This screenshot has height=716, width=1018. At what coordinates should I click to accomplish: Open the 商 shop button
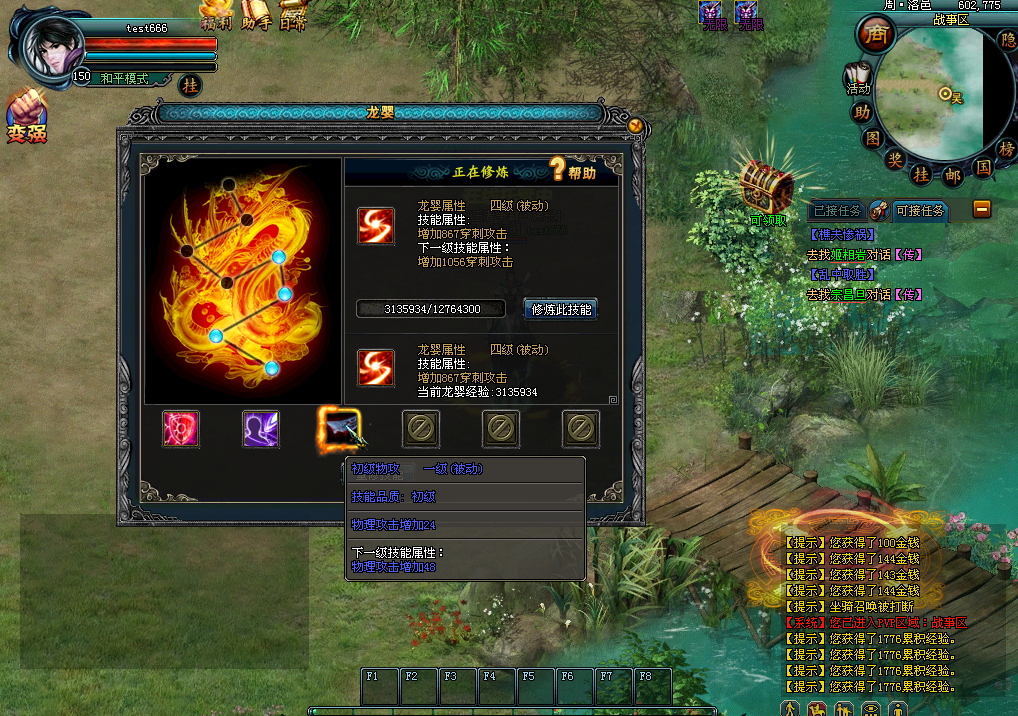tap(874, 36)
